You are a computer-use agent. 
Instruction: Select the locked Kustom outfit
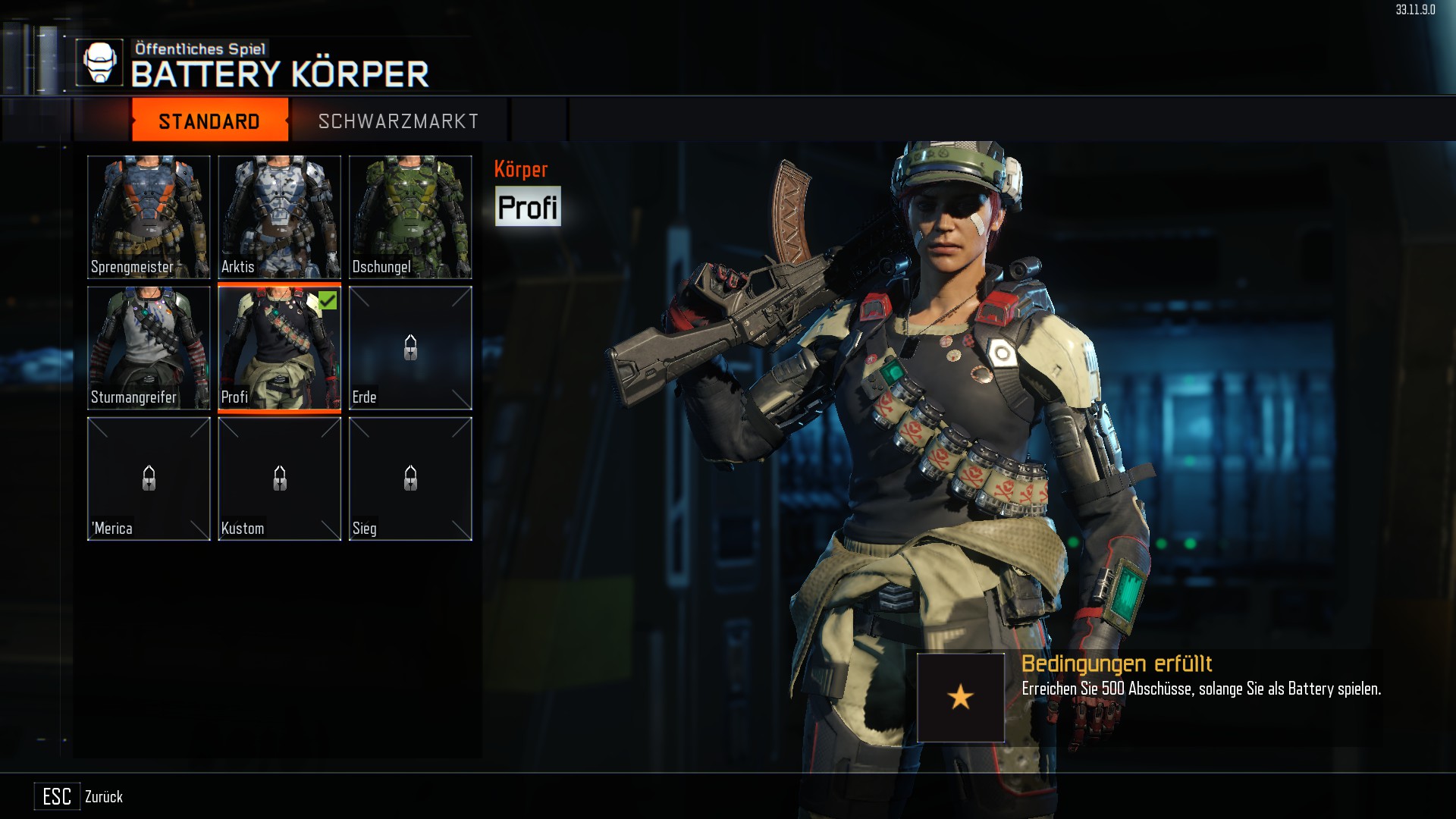(x=279, y=479)
